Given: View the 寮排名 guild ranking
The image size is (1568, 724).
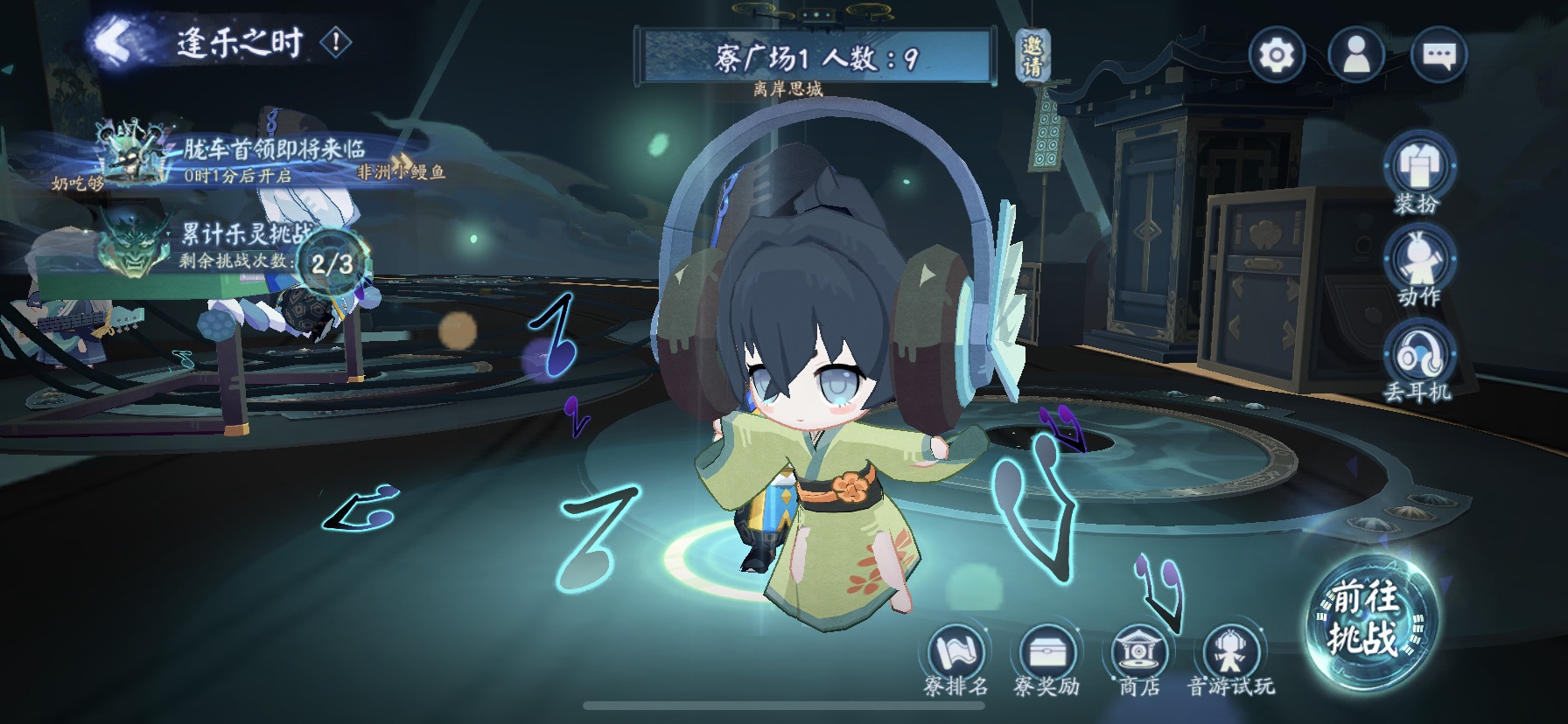Looking at the screenshot, I should [956, 660].
